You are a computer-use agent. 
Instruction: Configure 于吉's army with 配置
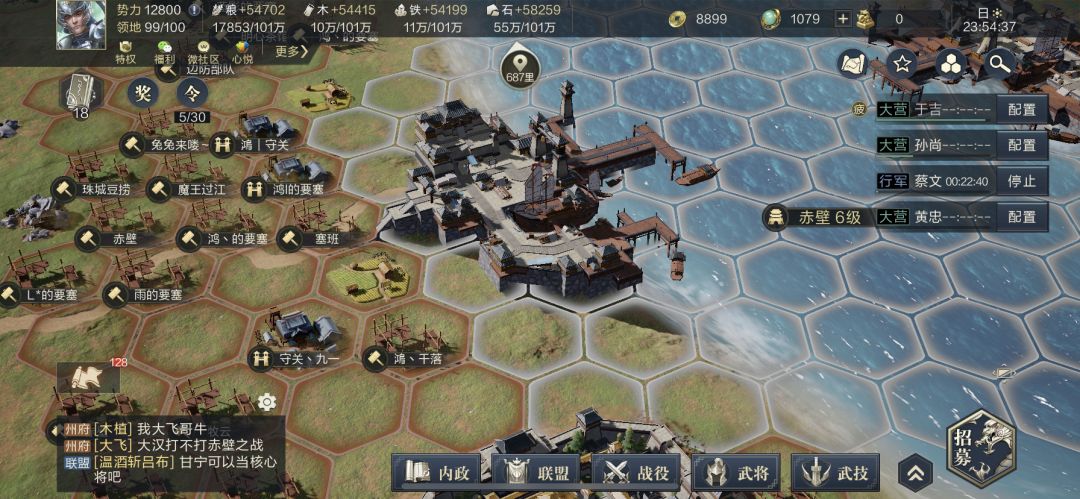point(1021,109)
